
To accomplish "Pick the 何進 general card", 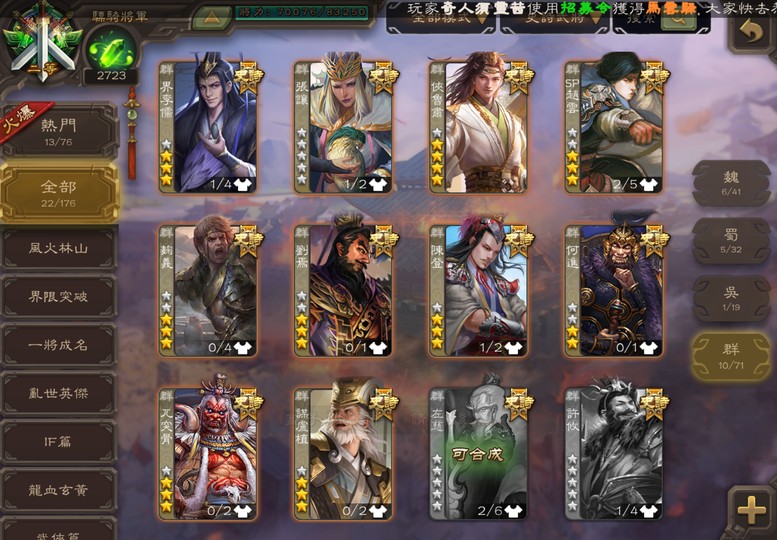I will click(614, 290).
